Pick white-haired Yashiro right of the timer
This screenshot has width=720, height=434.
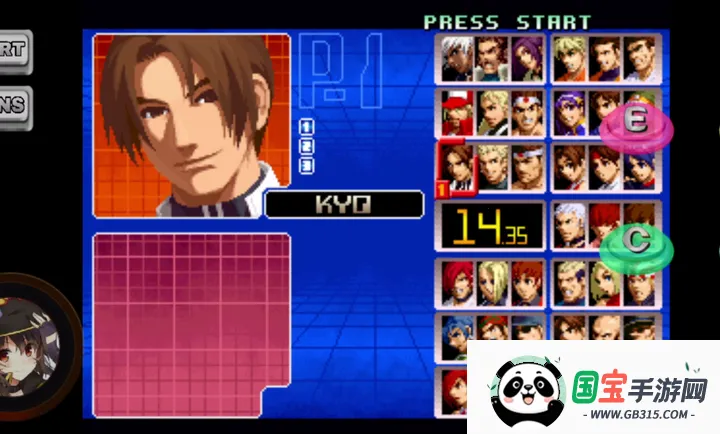pos(571,225)
